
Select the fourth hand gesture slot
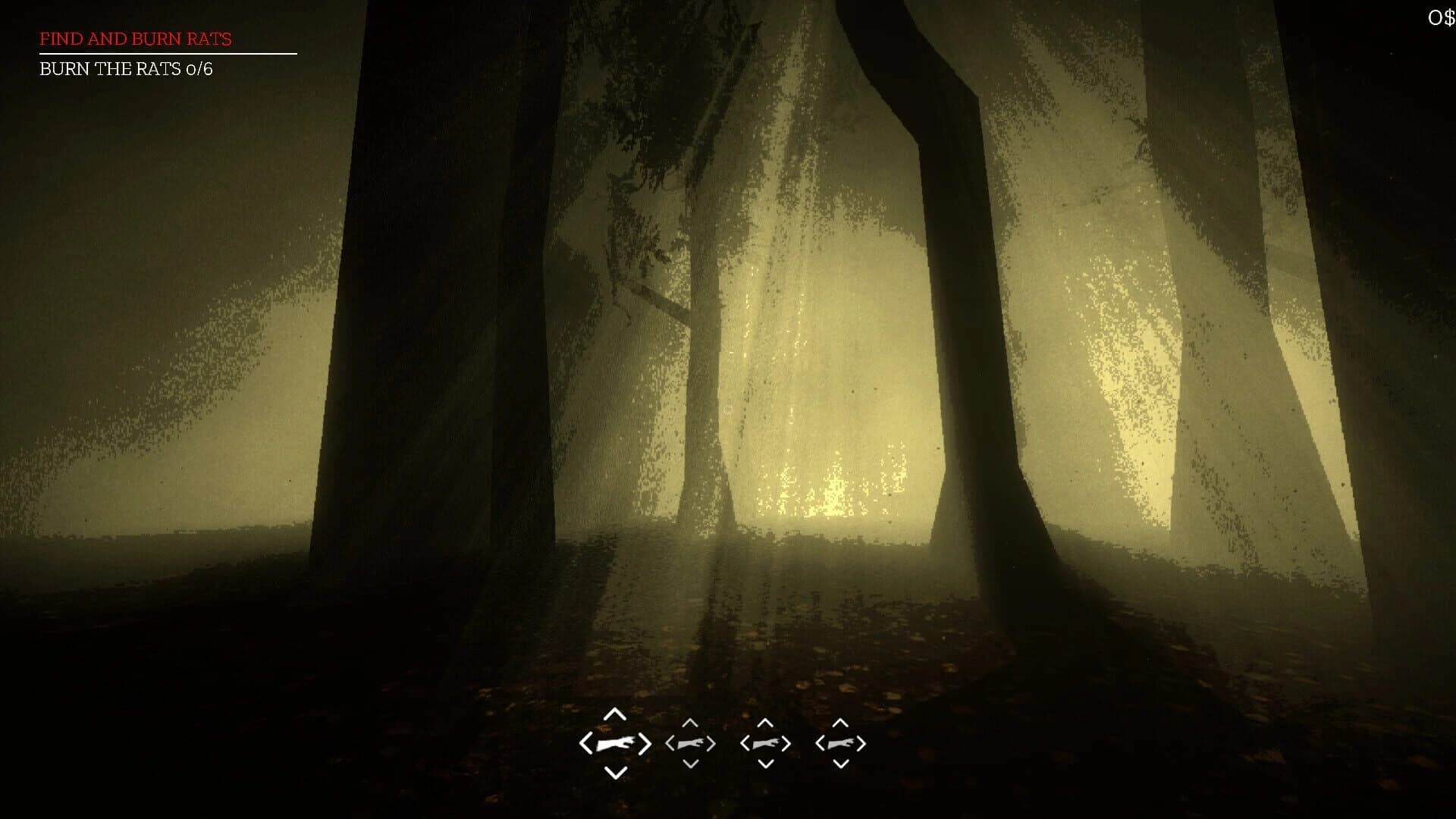pos(839,743)
